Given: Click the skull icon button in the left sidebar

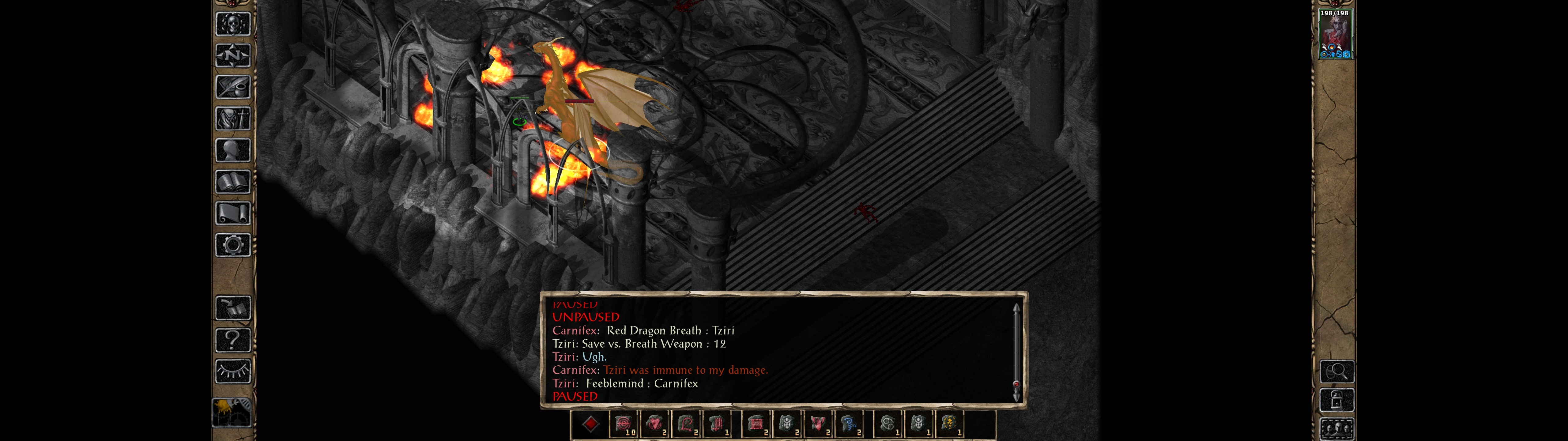Looking at the screenshot, I should click(232, 24).
